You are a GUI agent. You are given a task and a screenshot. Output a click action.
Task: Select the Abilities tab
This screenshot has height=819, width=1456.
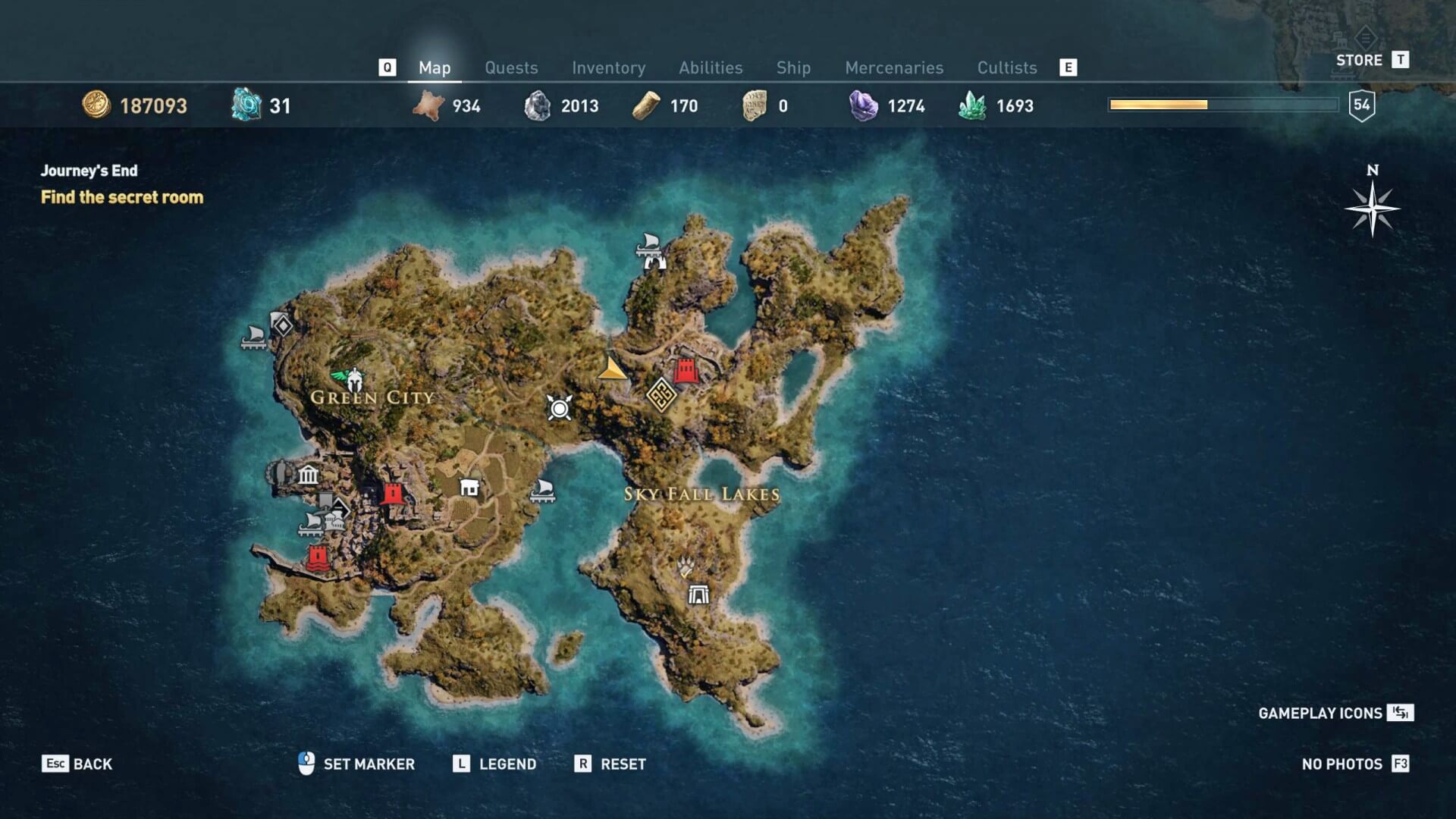711,68
